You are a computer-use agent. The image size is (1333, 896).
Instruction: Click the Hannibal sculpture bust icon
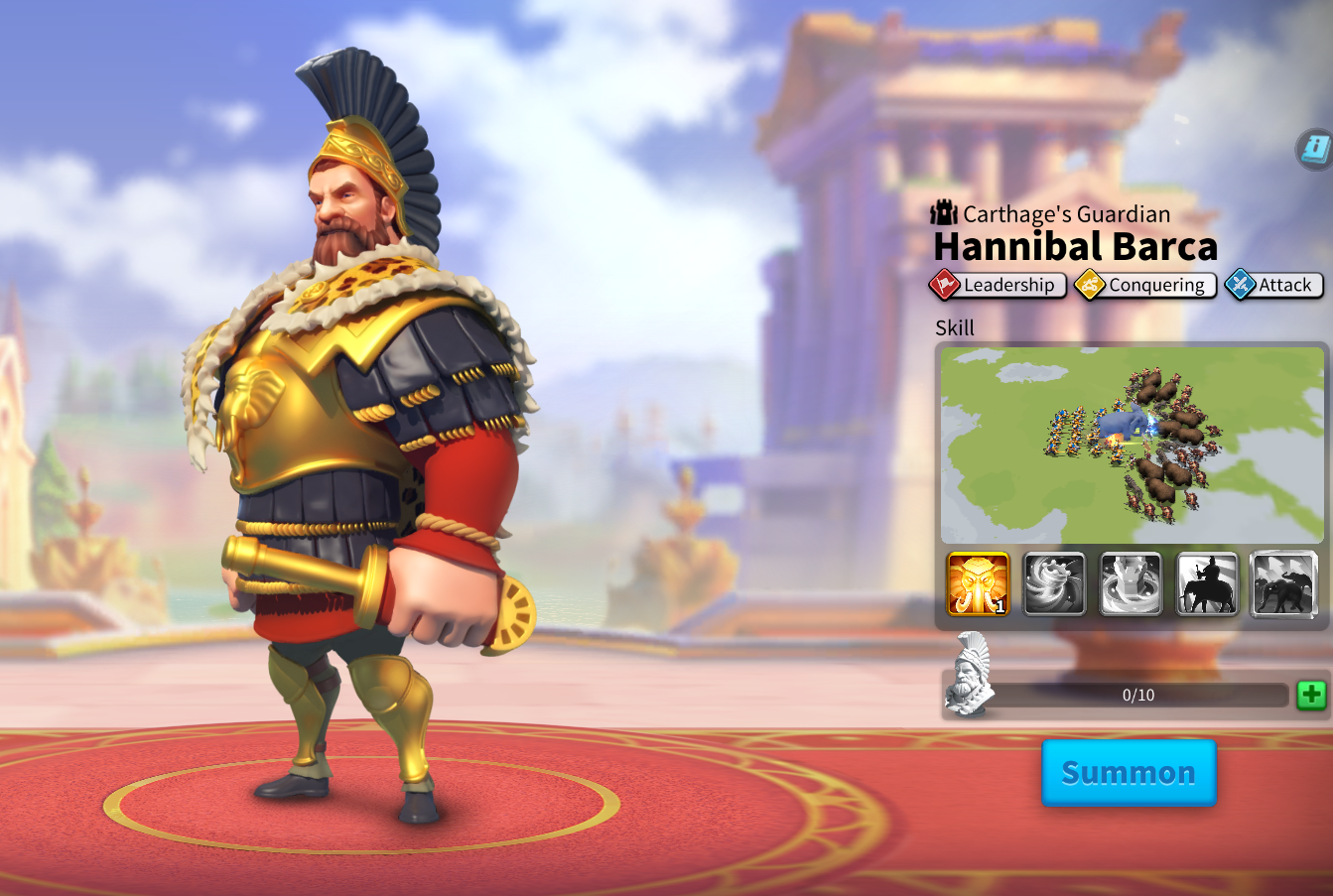pos(969,675)
